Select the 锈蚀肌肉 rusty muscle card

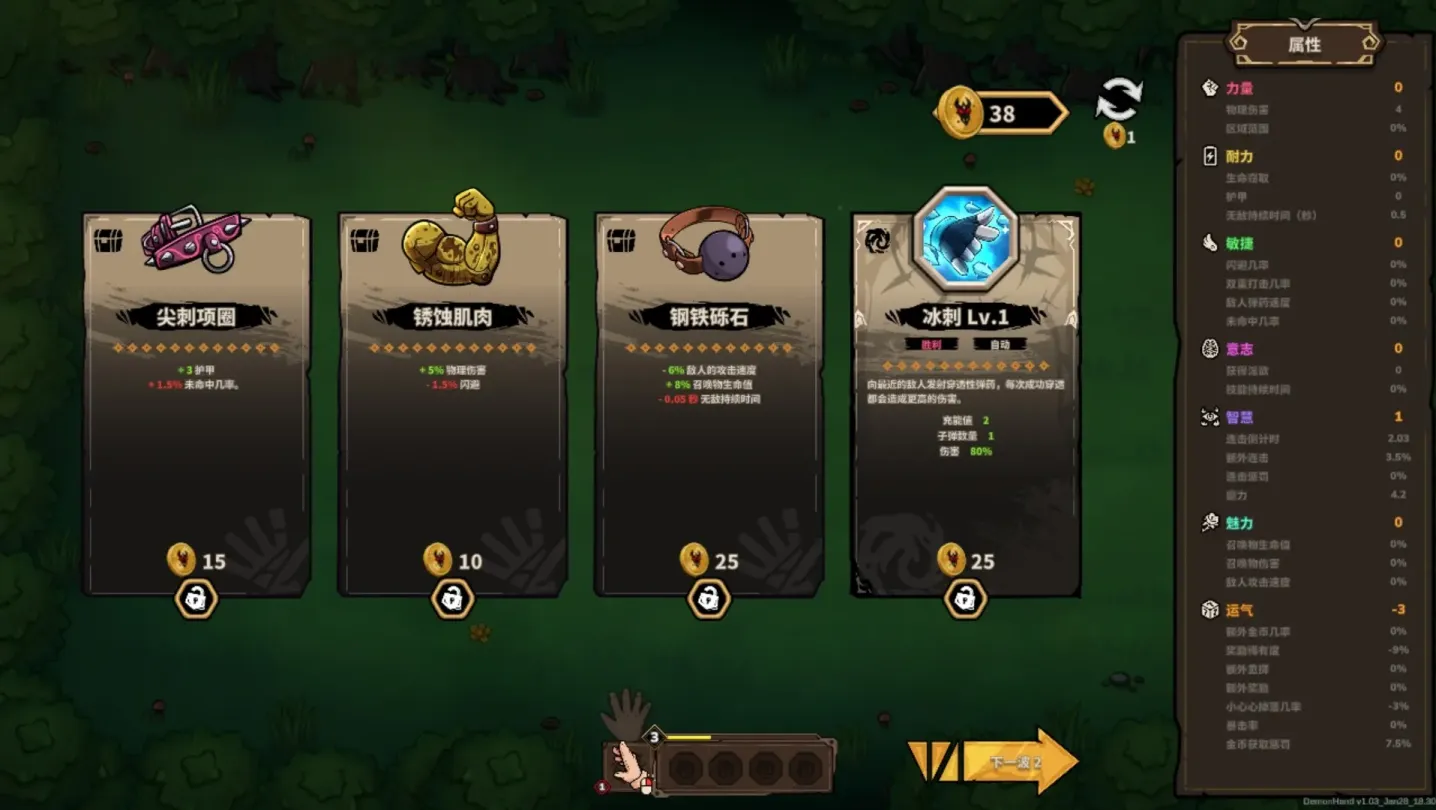(x=453, y=400)
